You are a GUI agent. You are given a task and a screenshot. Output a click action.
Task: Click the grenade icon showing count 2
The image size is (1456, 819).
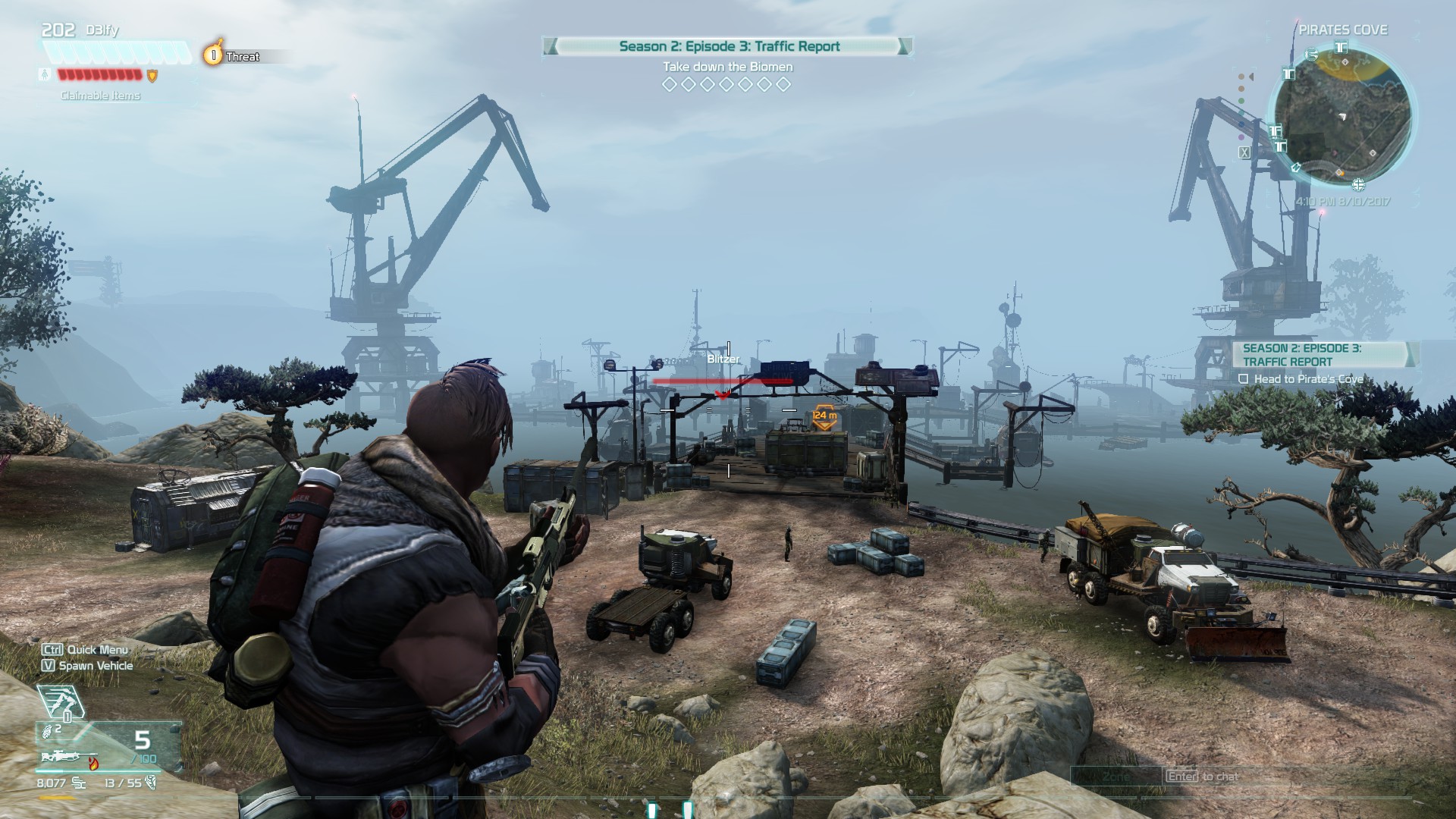(x=49, y=733)
